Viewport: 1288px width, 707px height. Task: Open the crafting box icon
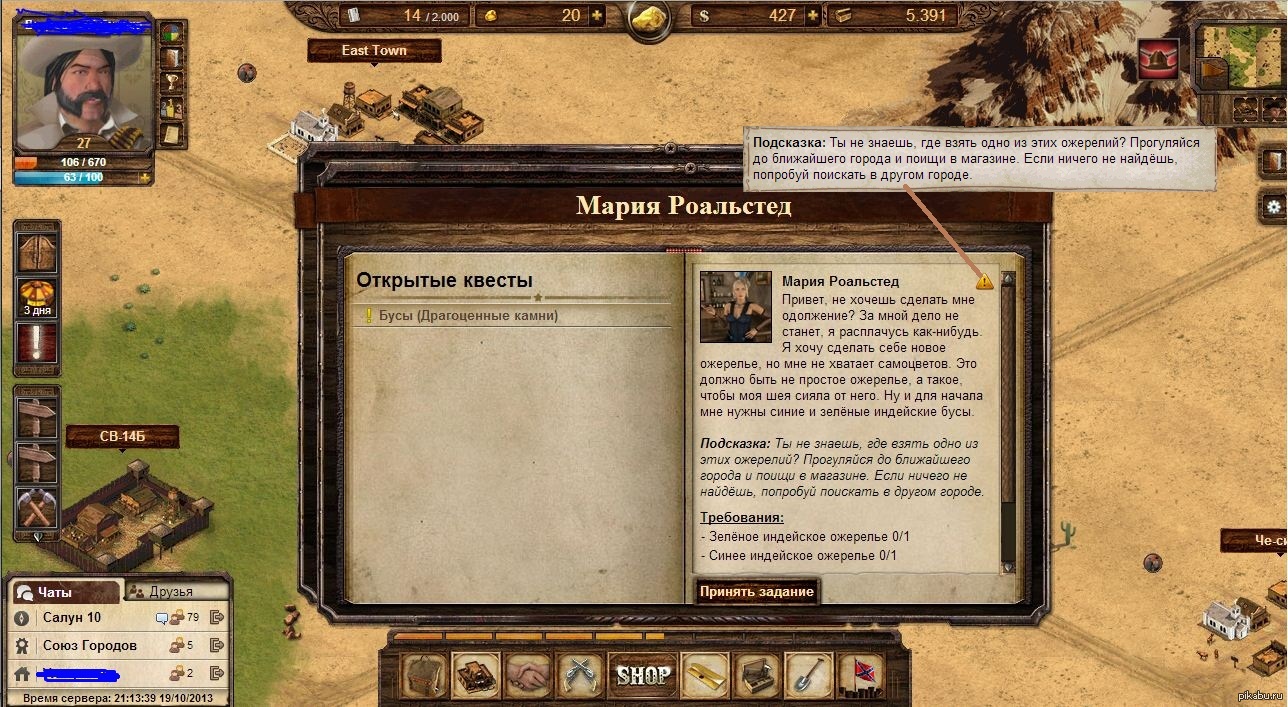(757, 676)
